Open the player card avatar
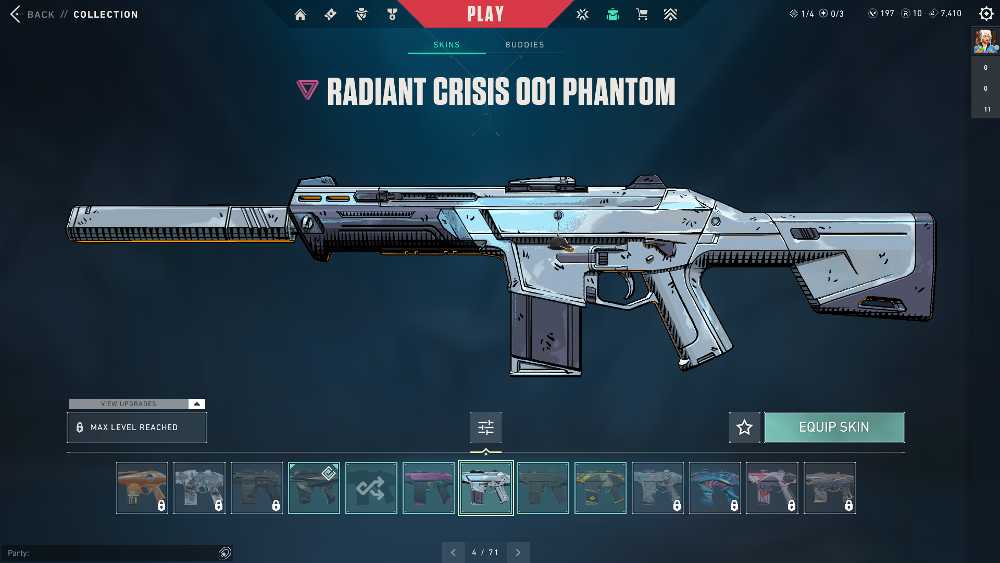 pyautogui.click(x=985, y=42)
